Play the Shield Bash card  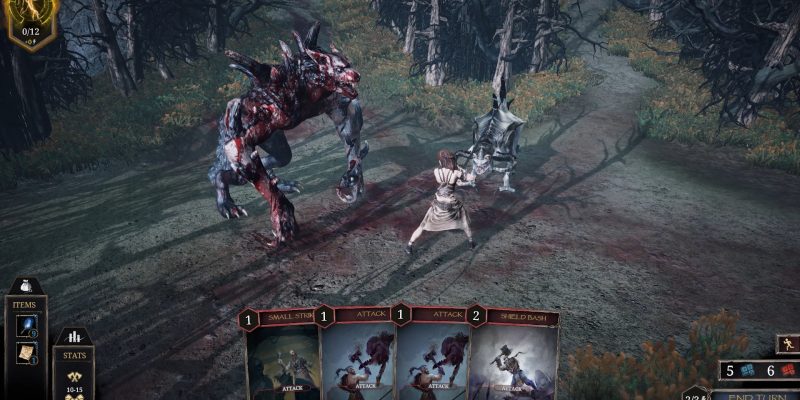point(515,358)
